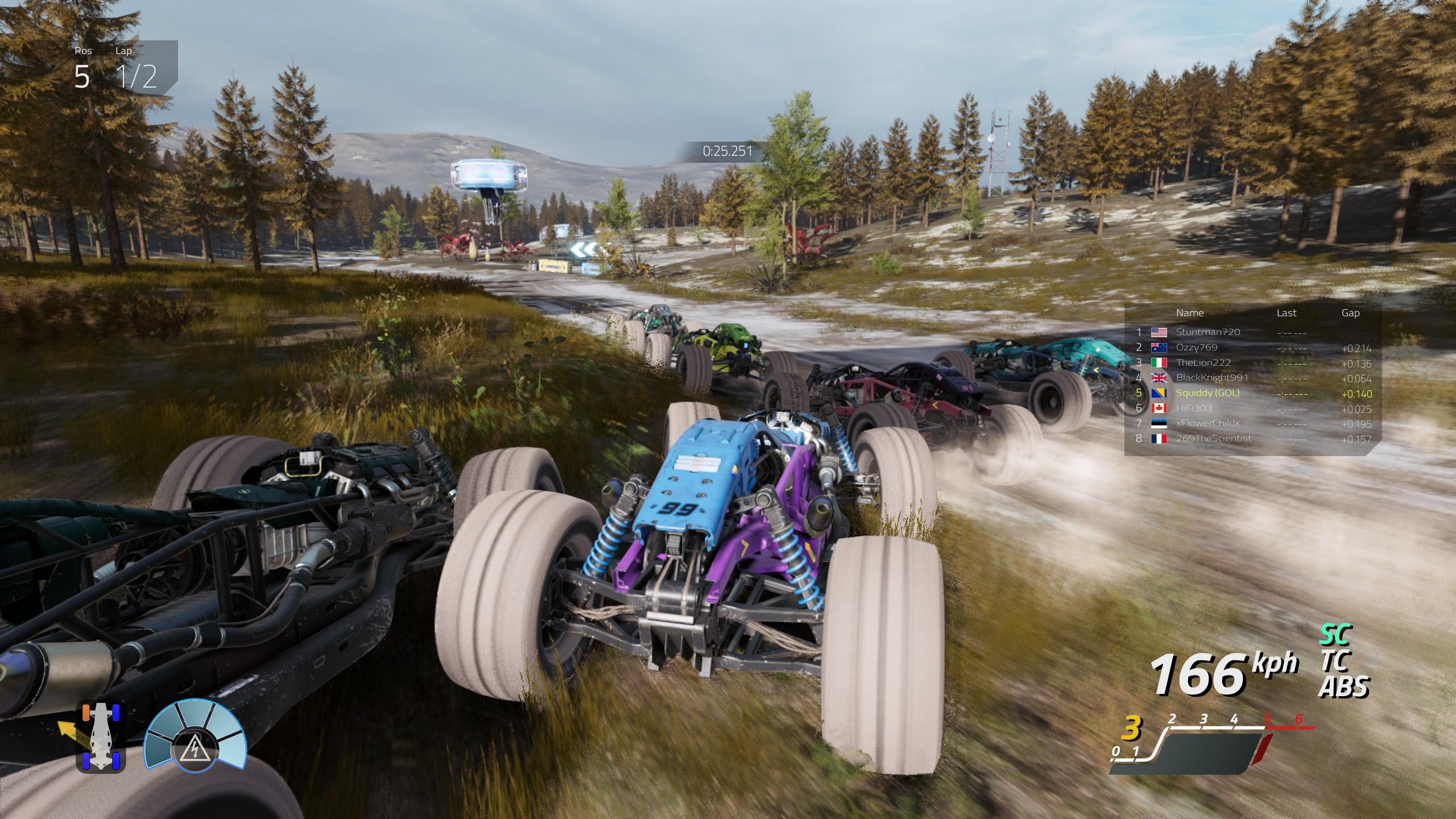
Task: Toggle the ABS assist indicator
Action: [1343, 687]
